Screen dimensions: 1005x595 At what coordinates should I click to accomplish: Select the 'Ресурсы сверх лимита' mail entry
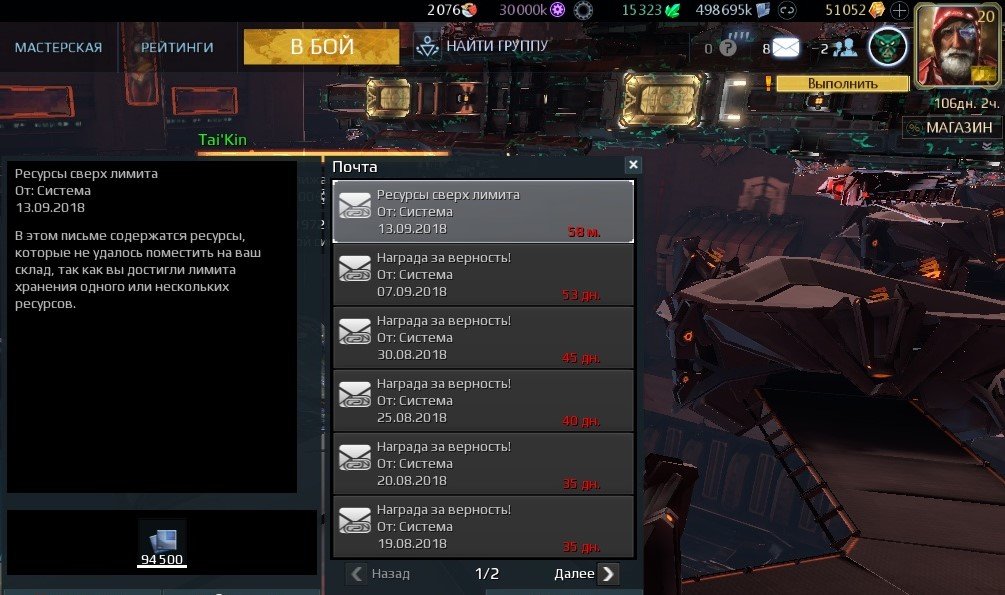click(484, 212)
